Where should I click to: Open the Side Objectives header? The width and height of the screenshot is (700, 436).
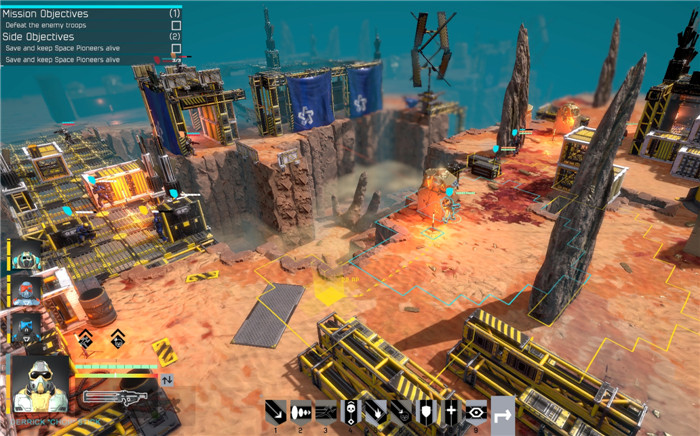click(39, 37)
